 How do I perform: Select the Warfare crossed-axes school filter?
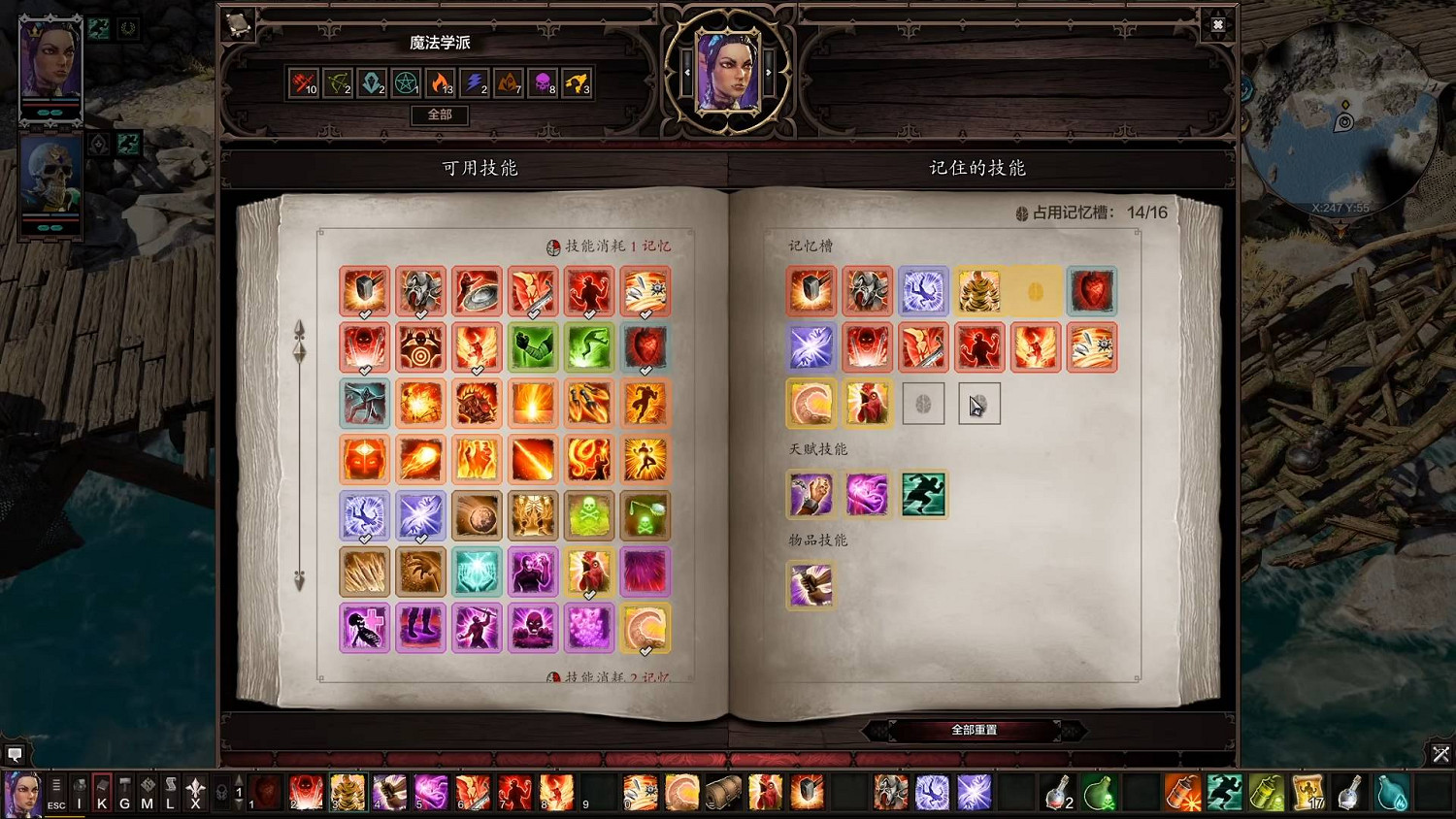pyautogui.click(x=302, y=83)
